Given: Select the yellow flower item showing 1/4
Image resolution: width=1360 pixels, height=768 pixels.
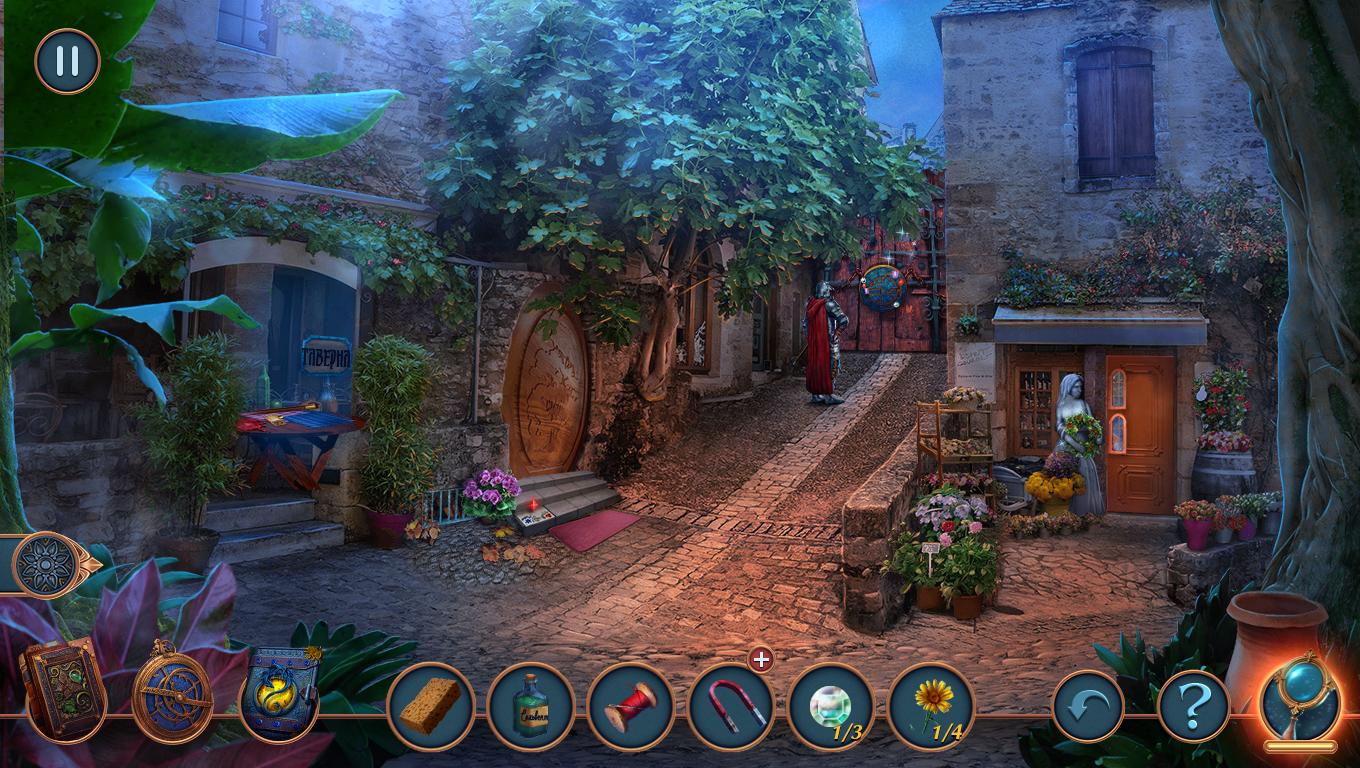Looking at the screenshot, I should coord(931,704).
